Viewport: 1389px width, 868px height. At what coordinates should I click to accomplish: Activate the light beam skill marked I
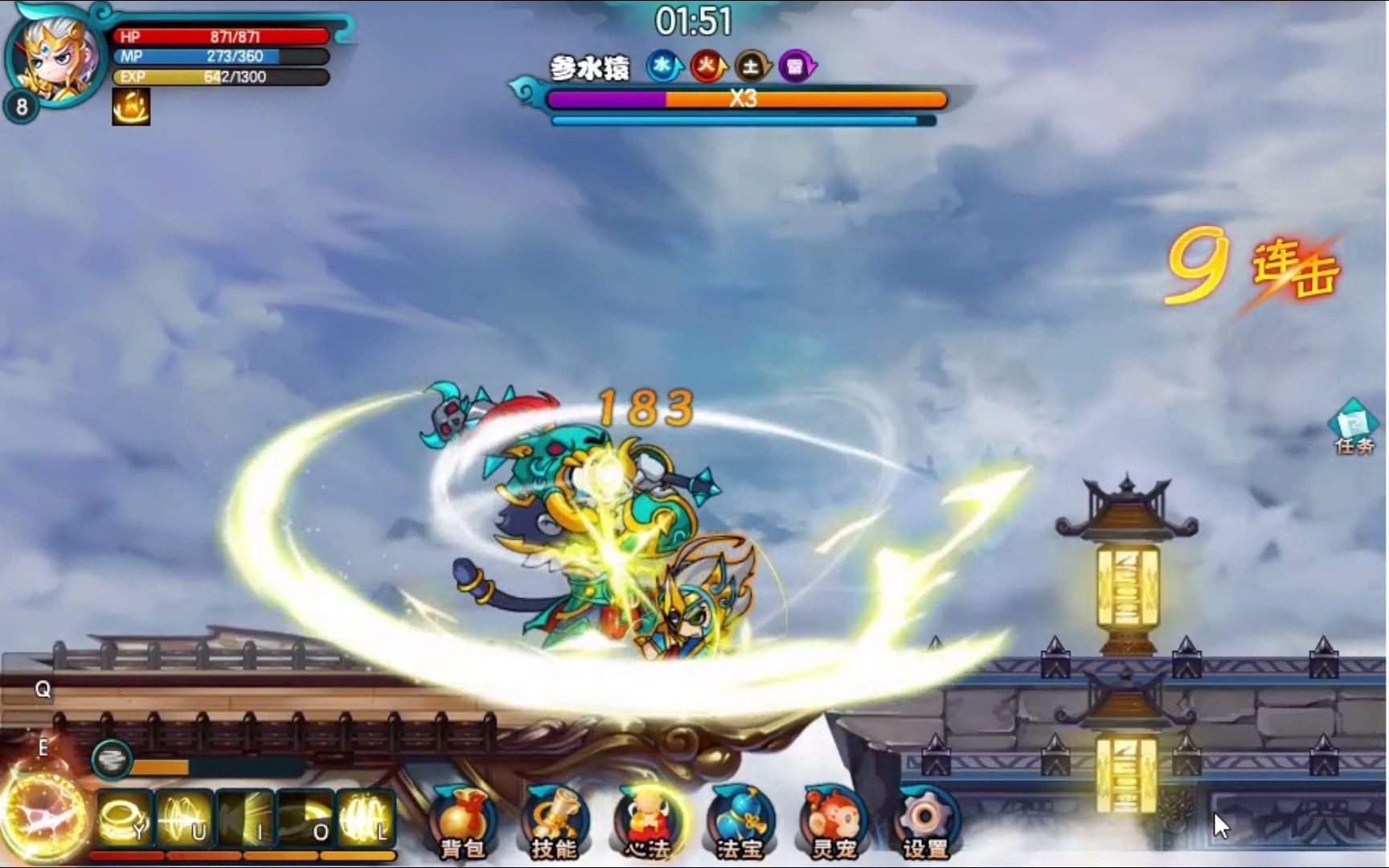tap(245, 819)
